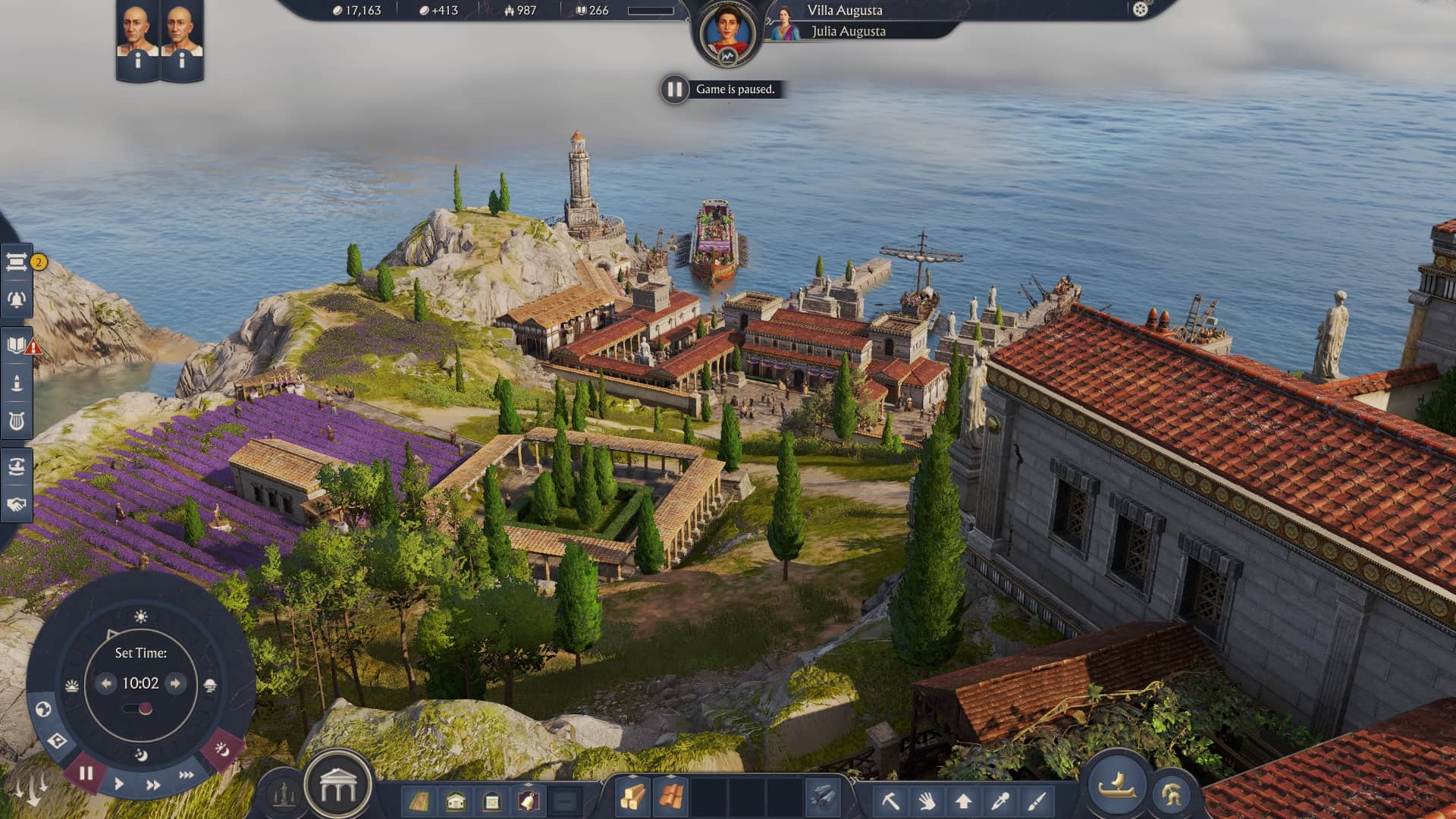Toggle the switch below the set time

coord(139,709)
